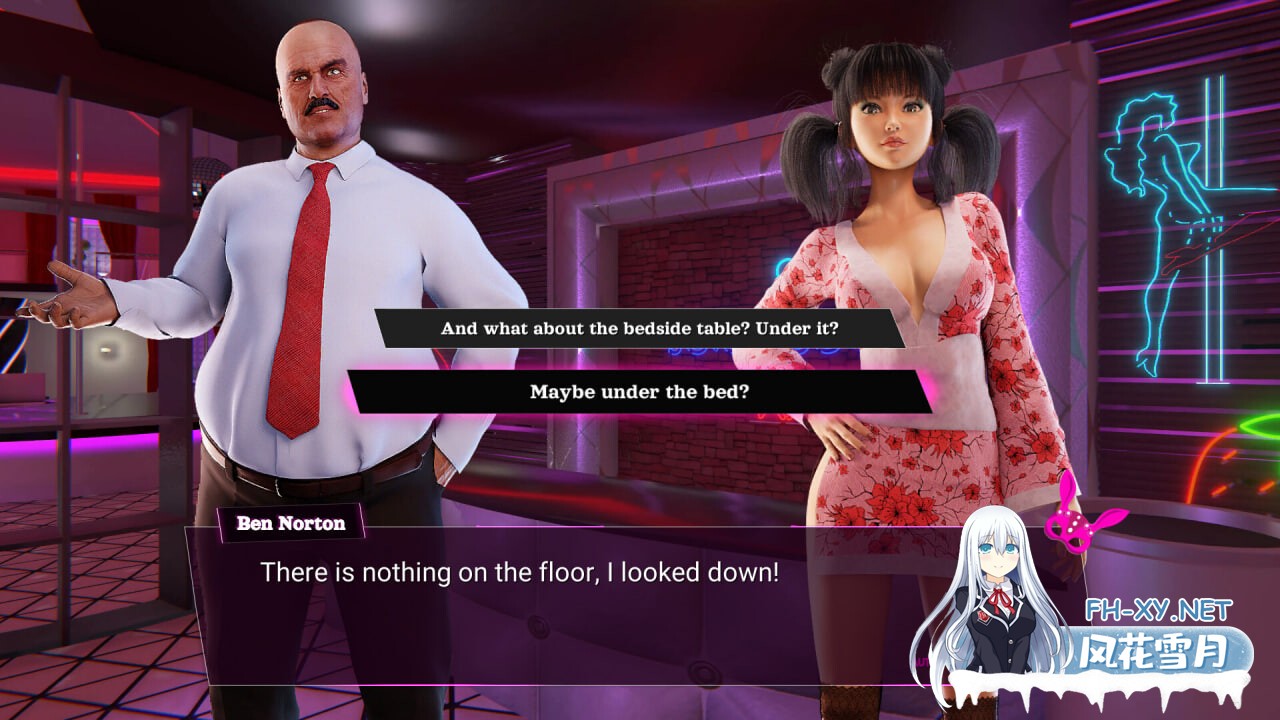This screenshot has height=720, width=1280.
Task: Choose "And what about the bedside table?" reply
Action: click(x=639, y=328)
